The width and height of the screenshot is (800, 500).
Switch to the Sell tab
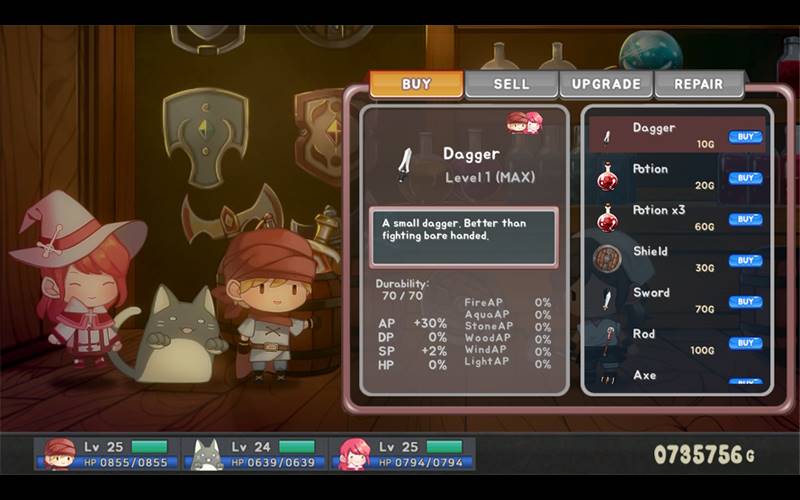tap(511, 84)
